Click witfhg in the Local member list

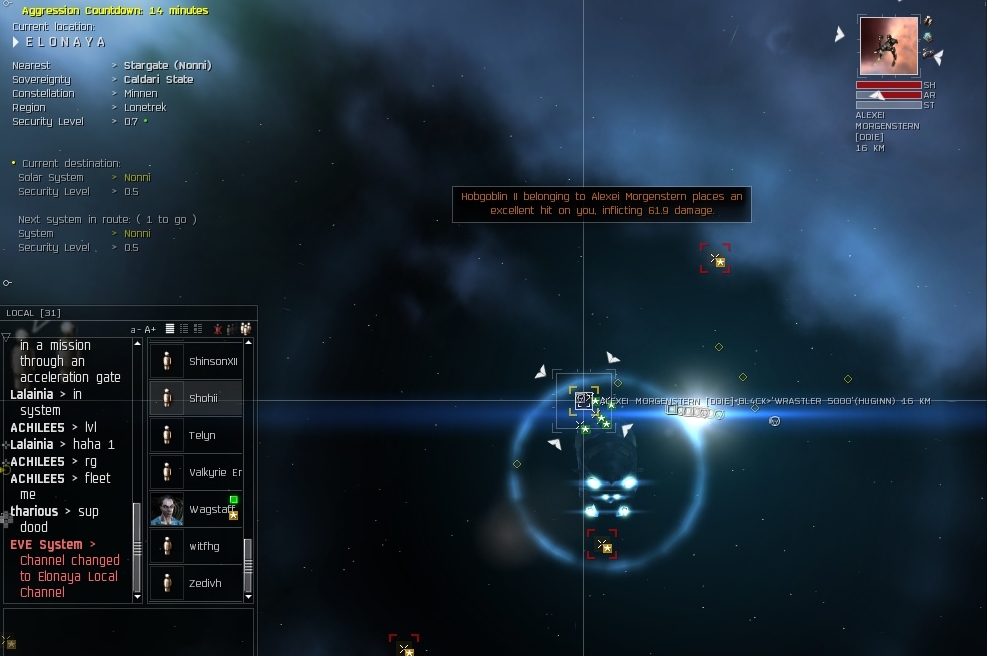pyautogui.click(x=203, y=546)
